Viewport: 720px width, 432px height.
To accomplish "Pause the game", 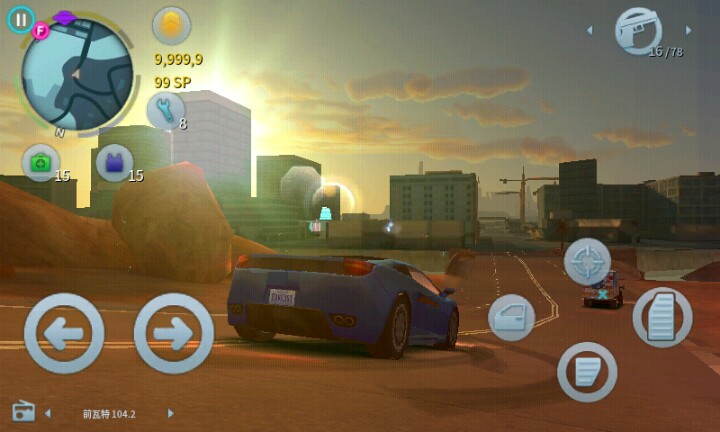I will coord(21,19).
